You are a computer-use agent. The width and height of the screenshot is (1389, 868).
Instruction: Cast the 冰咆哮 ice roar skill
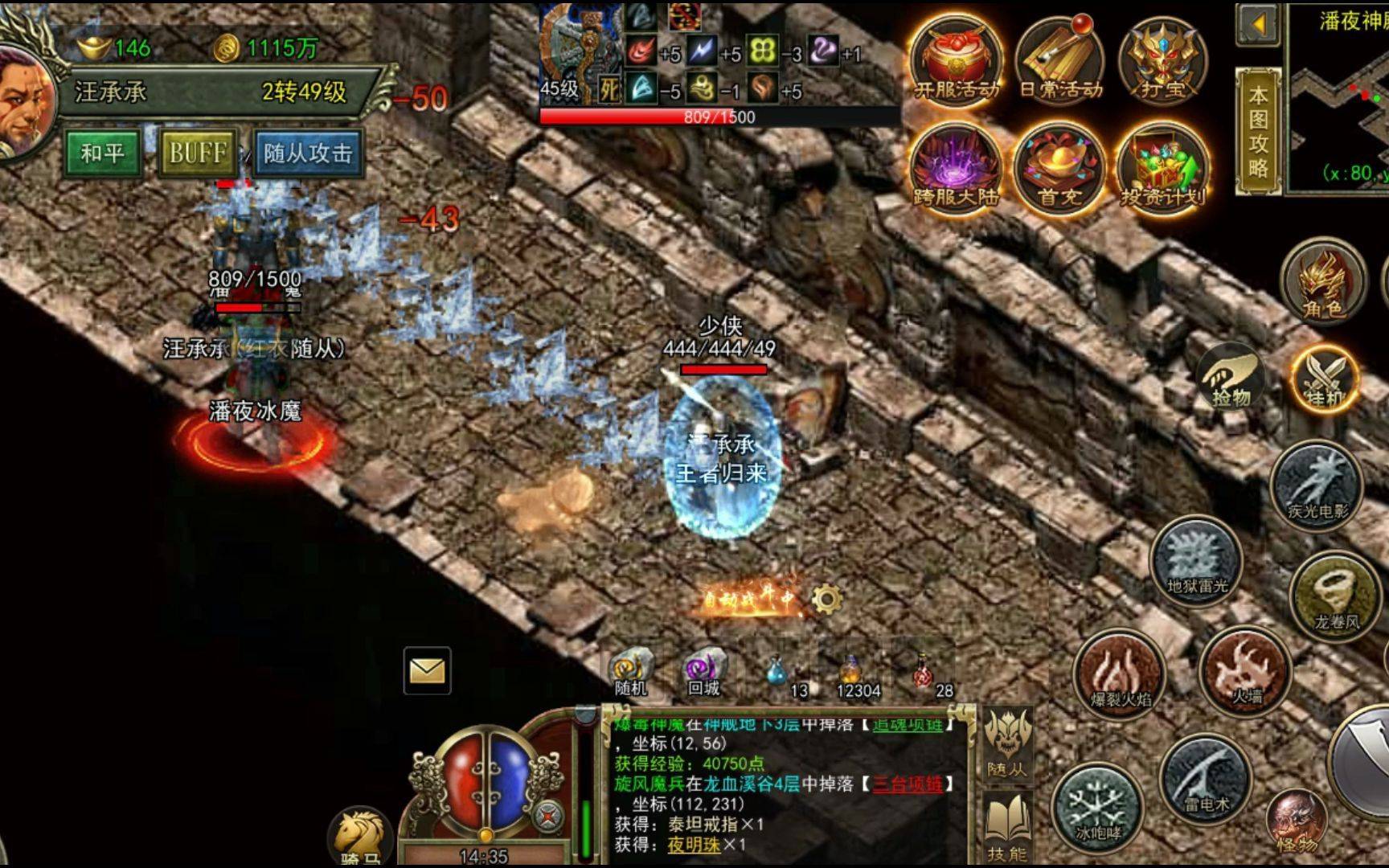1098,805
